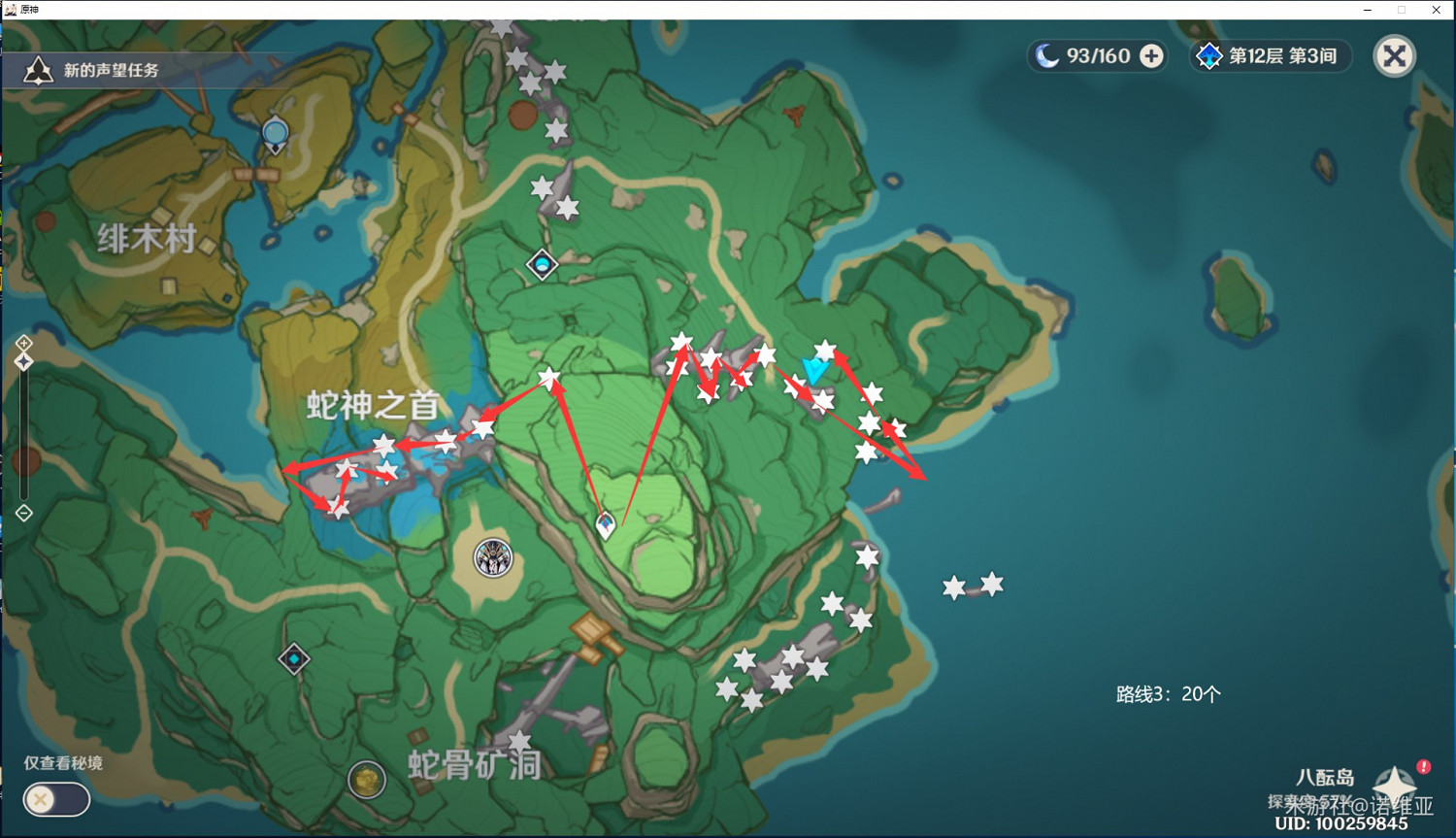Select the blue domain icon on the left

point(294,657)
